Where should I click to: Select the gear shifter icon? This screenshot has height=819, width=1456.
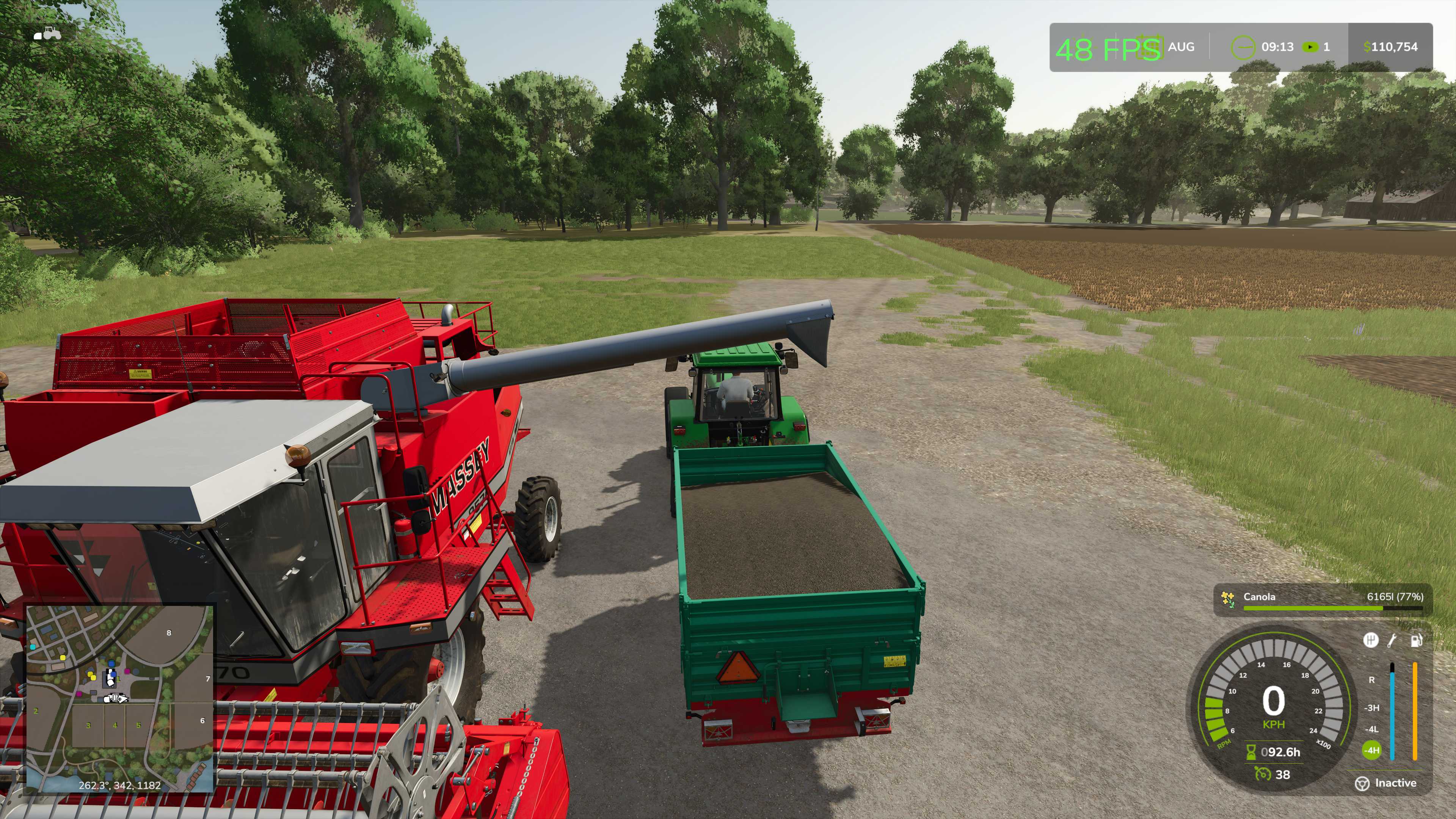1371,640
